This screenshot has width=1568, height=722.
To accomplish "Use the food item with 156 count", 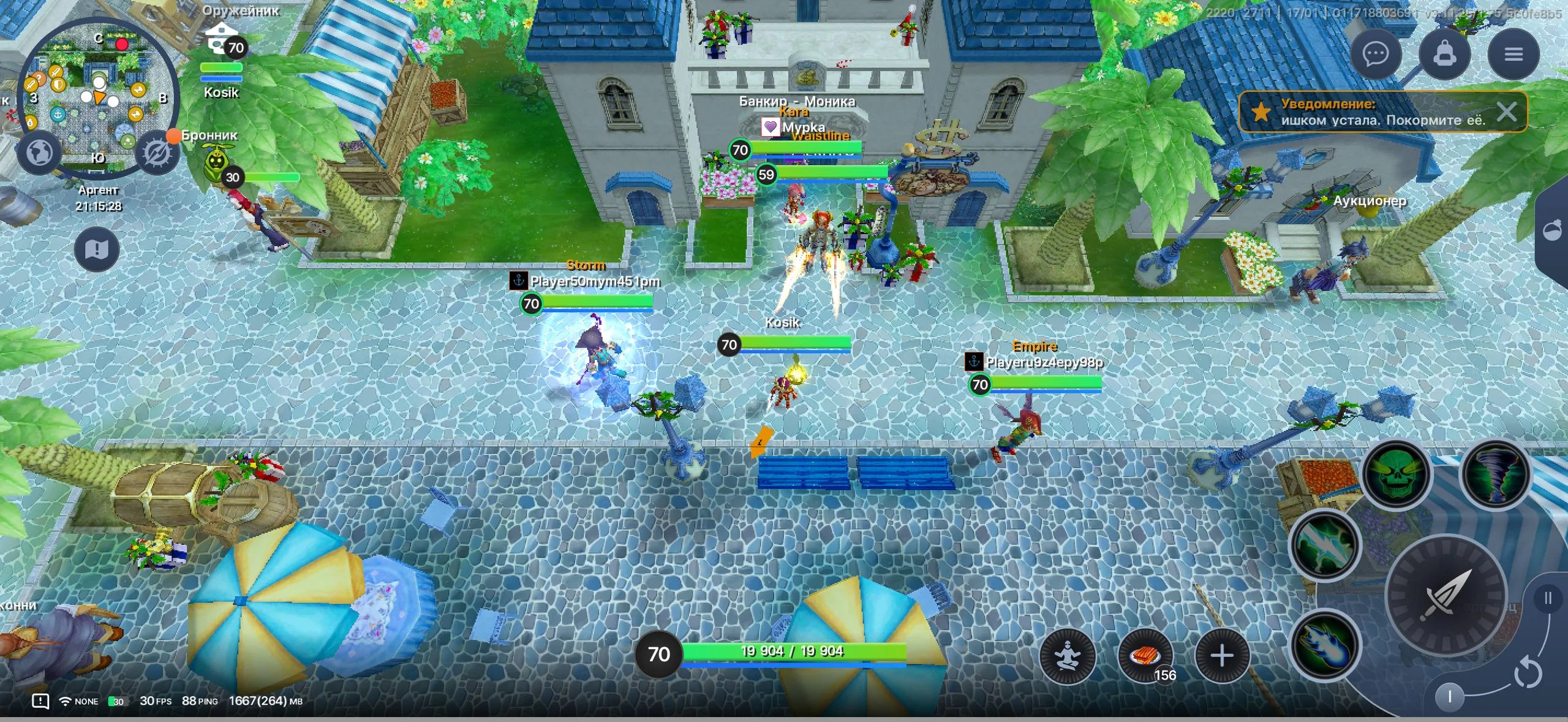I will 1145,656.
